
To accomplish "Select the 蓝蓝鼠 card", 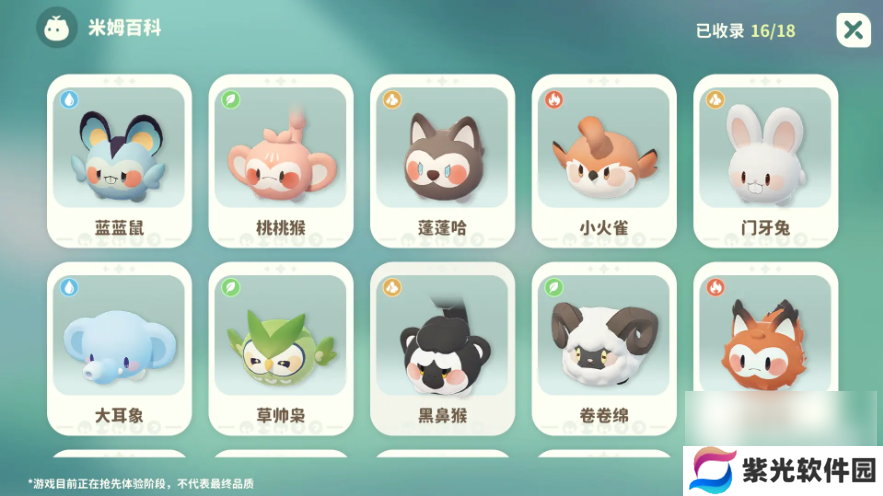I will click(119, 160).
